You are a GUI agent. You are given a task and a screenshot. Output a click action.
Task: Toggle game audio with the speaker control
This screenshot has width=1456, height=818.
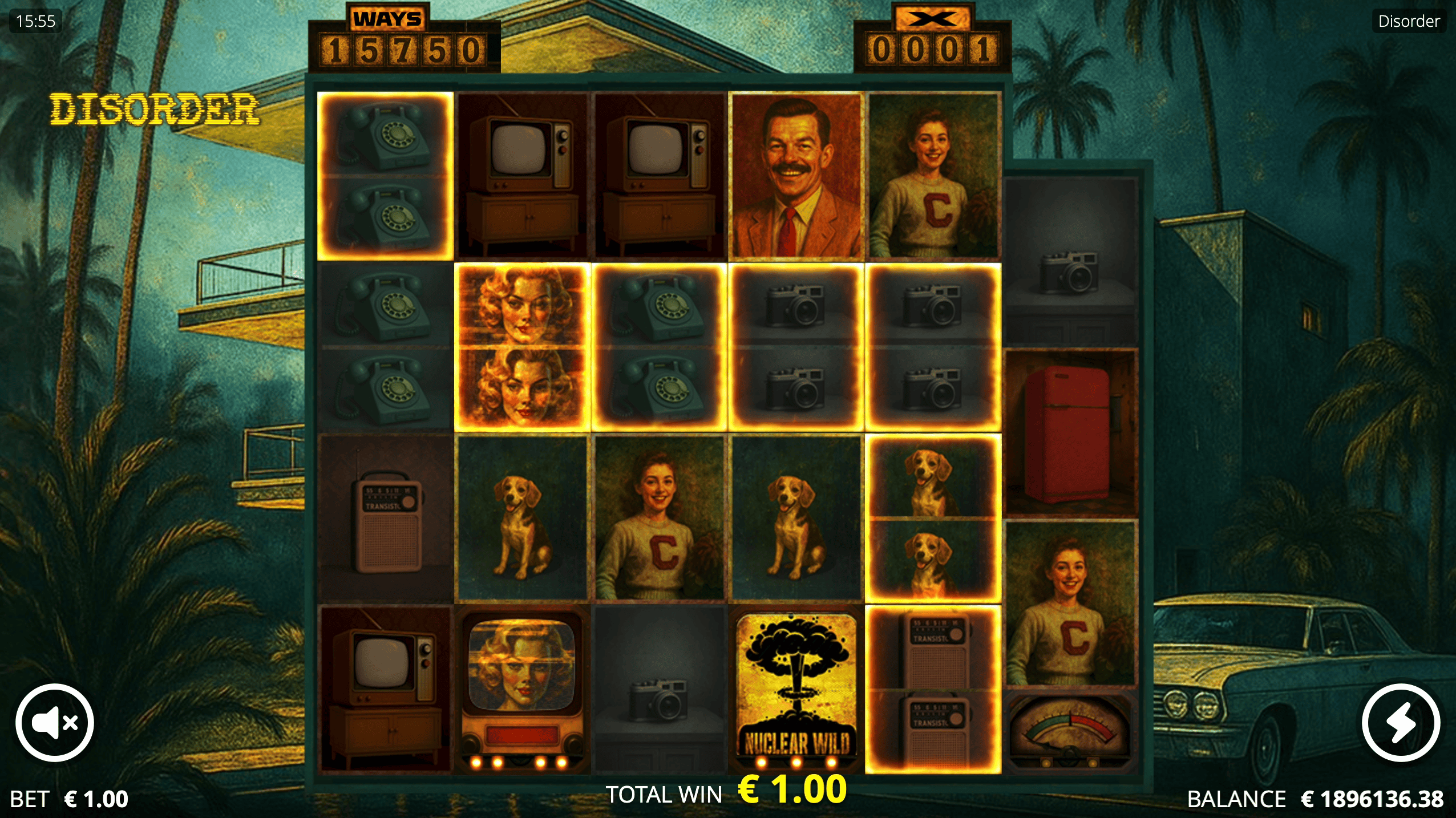[x=54, y=722]
